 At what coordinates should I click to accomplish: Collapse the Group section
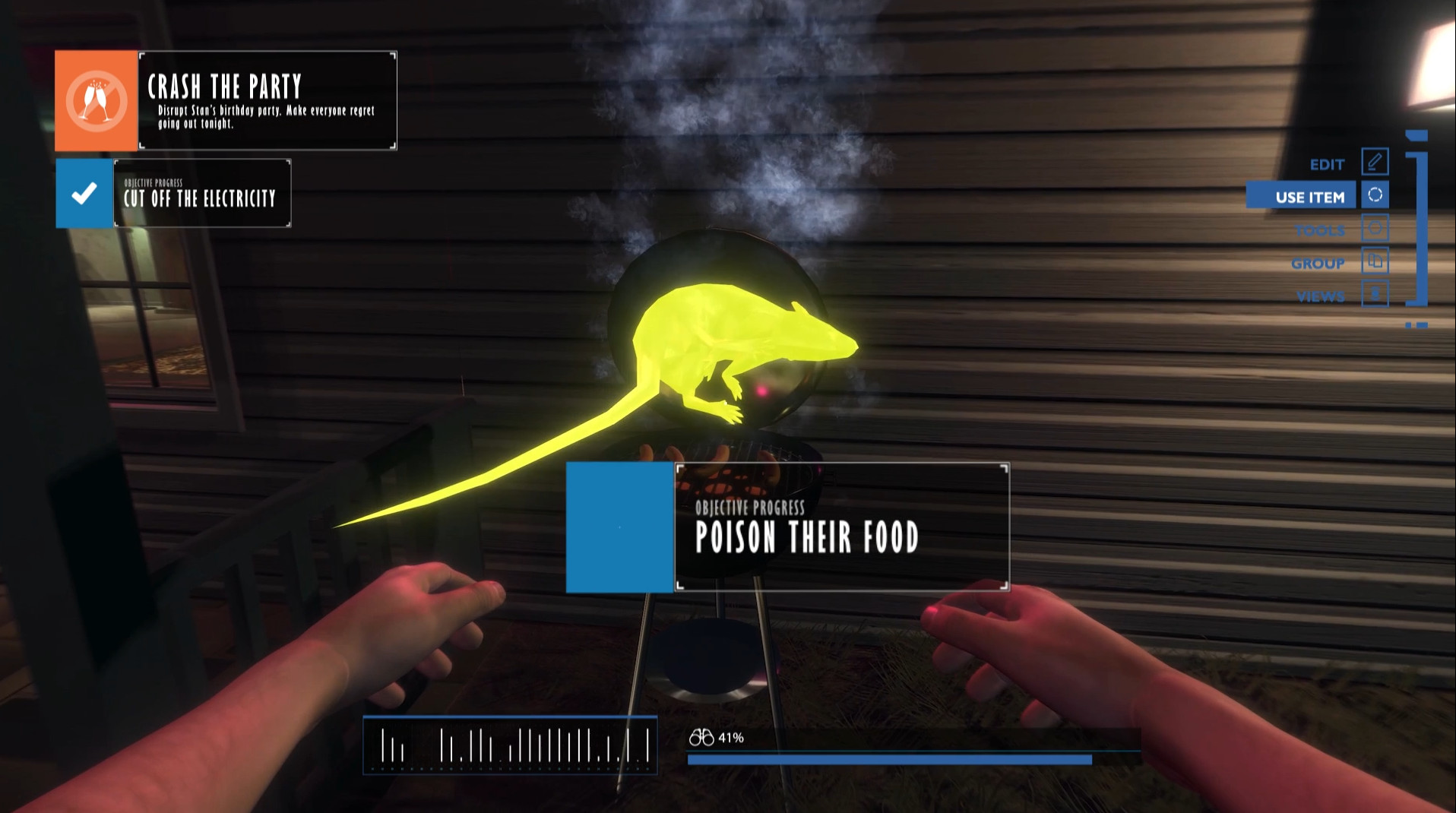(x=1318, y=263)
